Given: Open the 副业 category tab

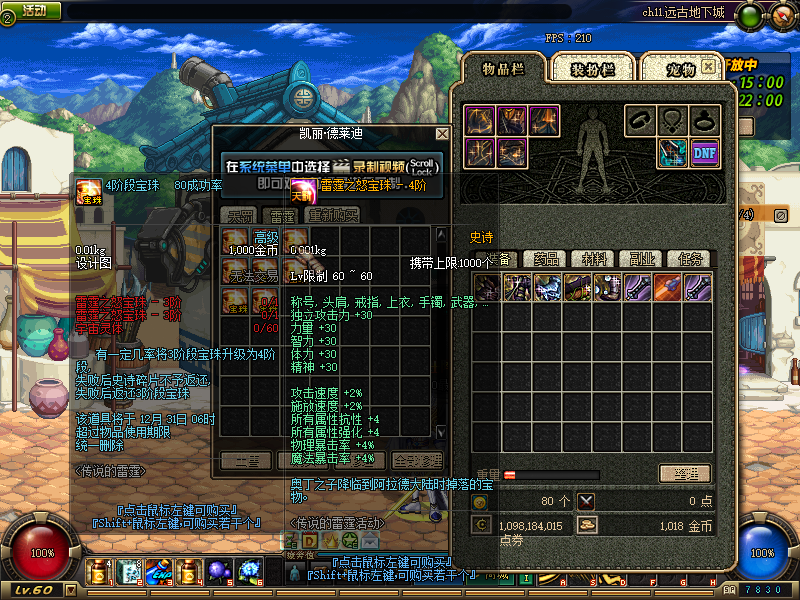Looking at the screenshot, I should click(643, 259).
